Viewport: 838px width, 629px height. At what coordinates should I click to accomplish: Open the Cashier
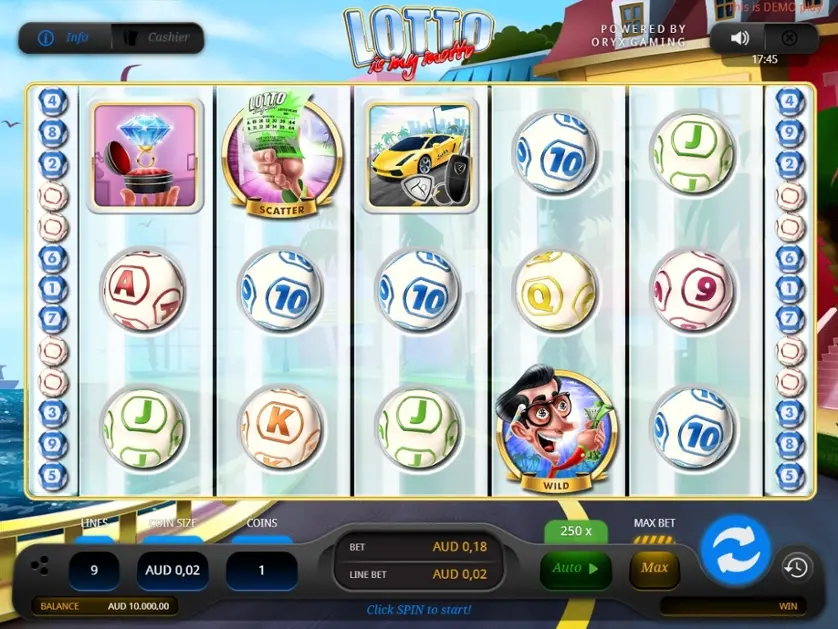coord(157,38)
